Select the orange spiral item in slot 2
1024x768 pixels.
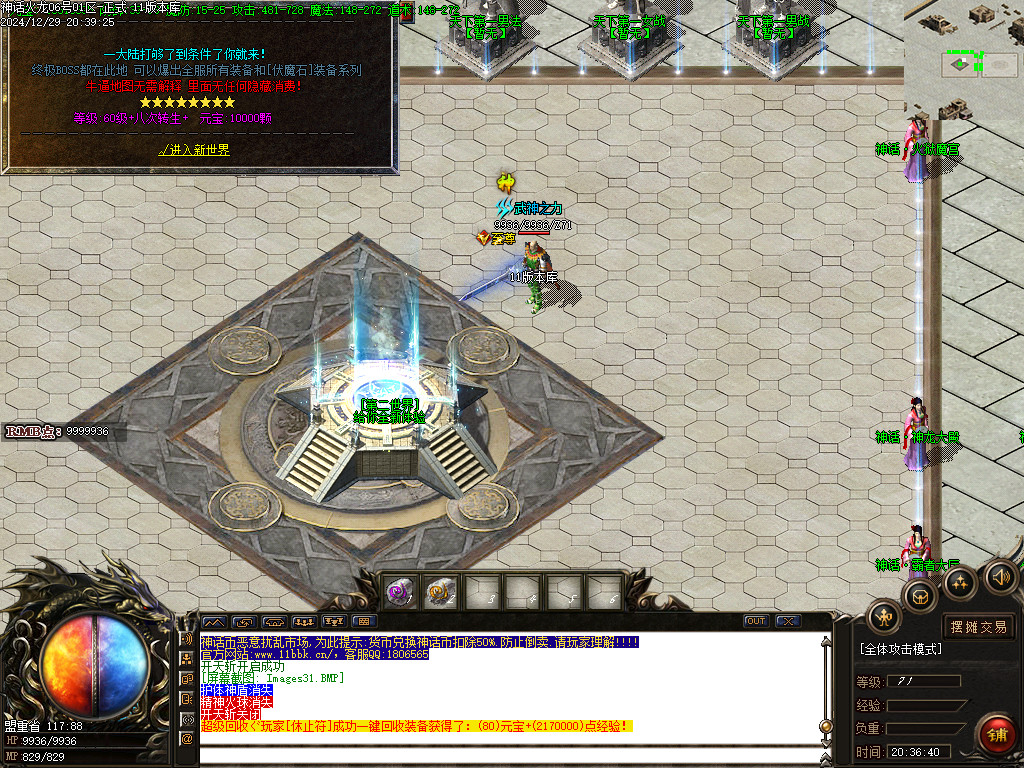click(441, 592)
